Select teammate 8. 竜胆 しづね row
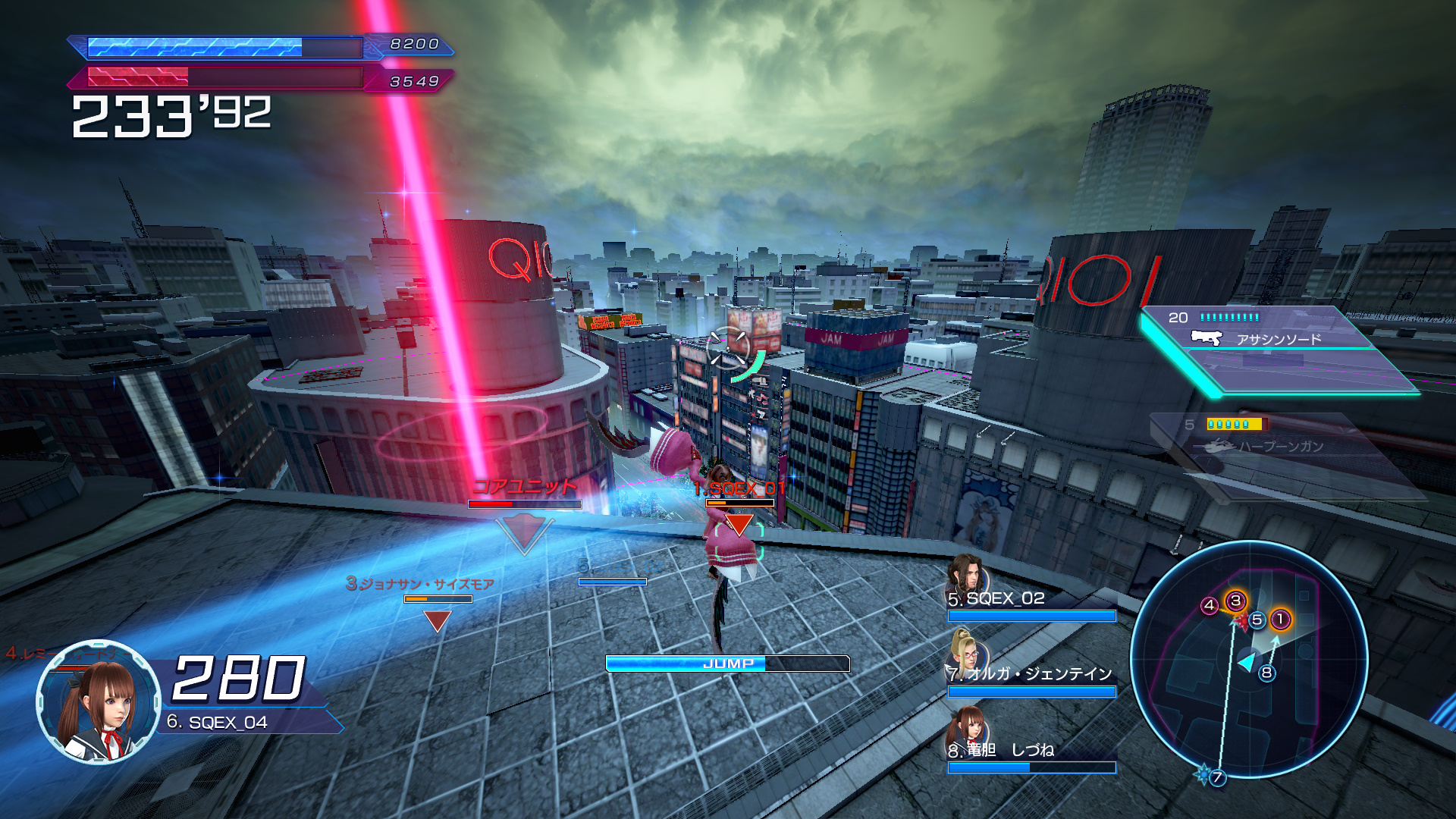This screenshot has width=1456, height=819. [1031, 749]
